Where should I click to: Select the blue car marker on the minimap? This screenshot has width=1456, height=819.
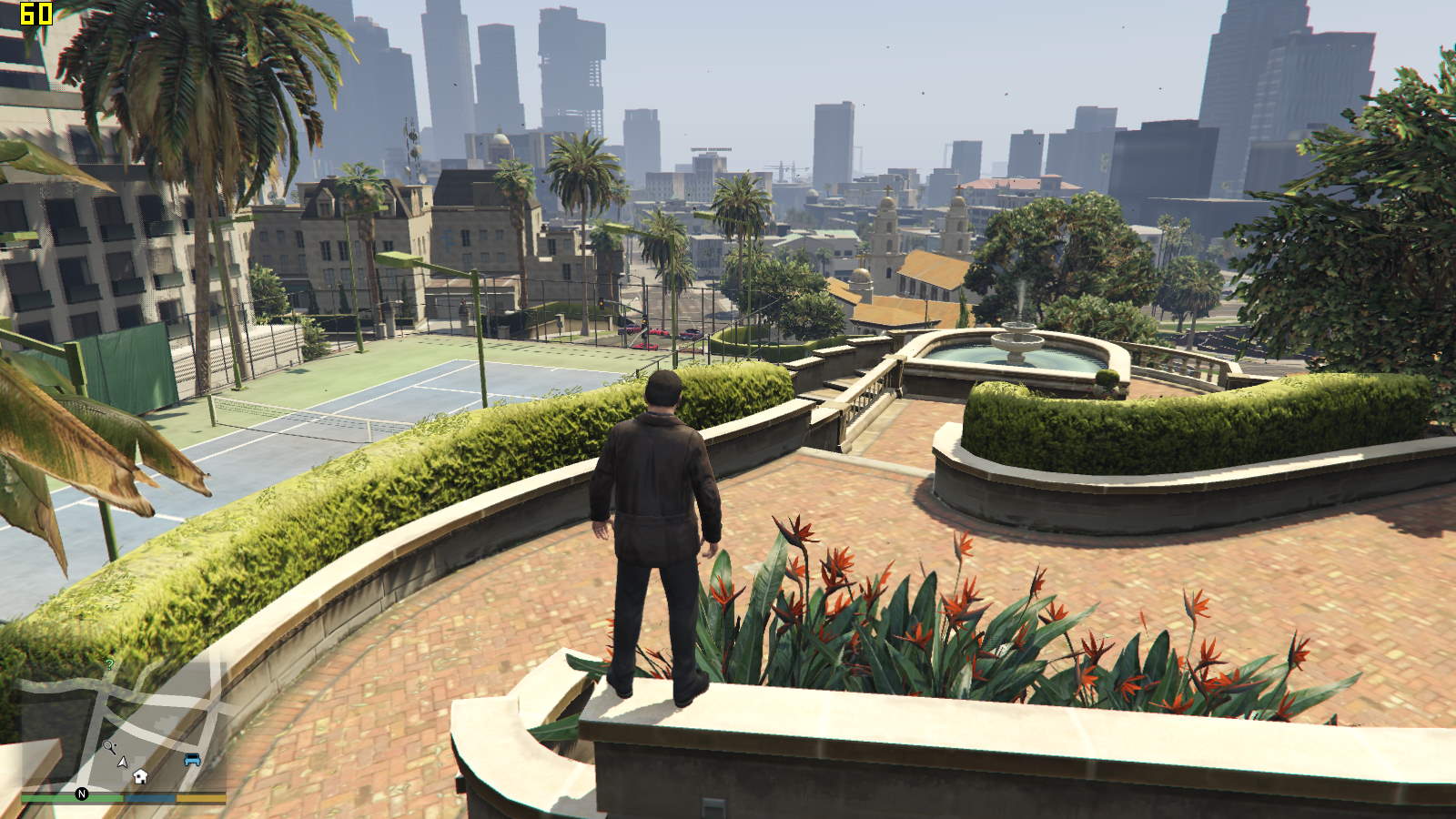pyautogui.click(x=192, y=760)
